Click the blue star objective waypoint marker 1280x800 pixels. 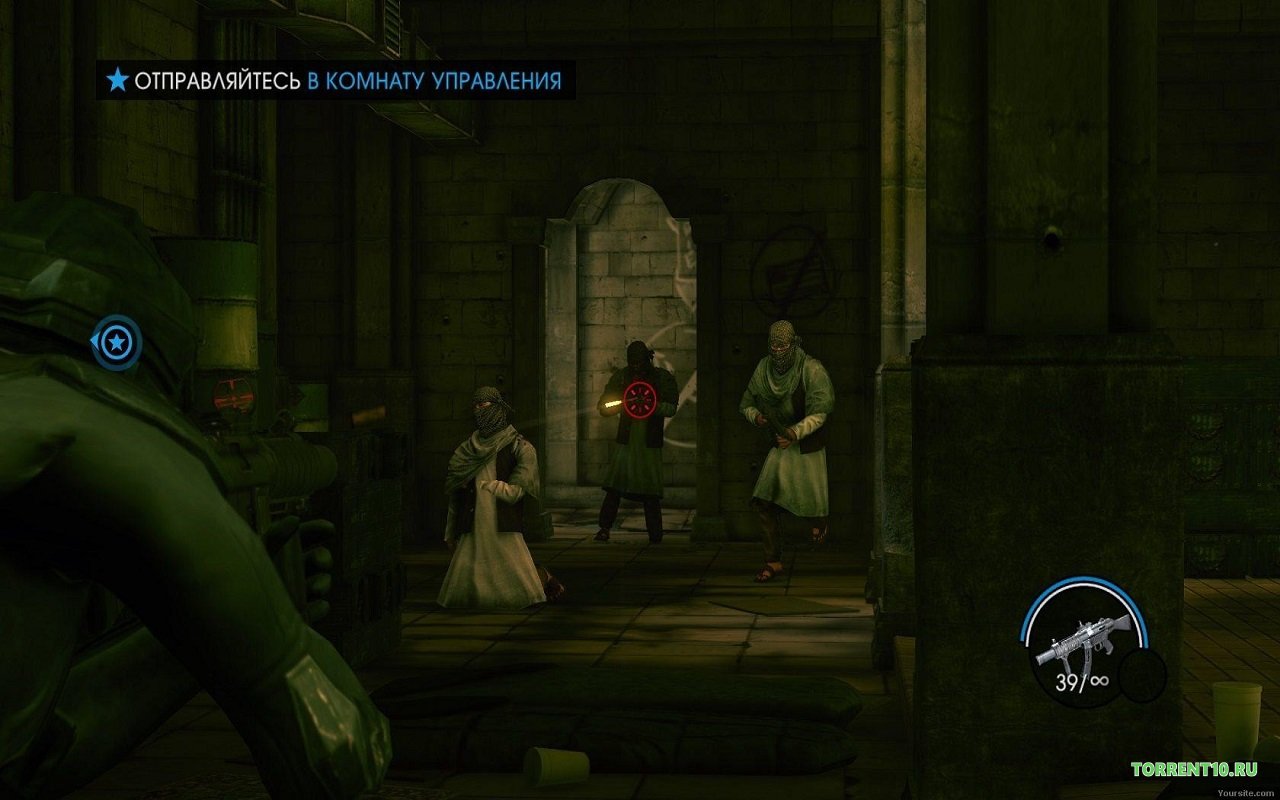tap(118, 344)
